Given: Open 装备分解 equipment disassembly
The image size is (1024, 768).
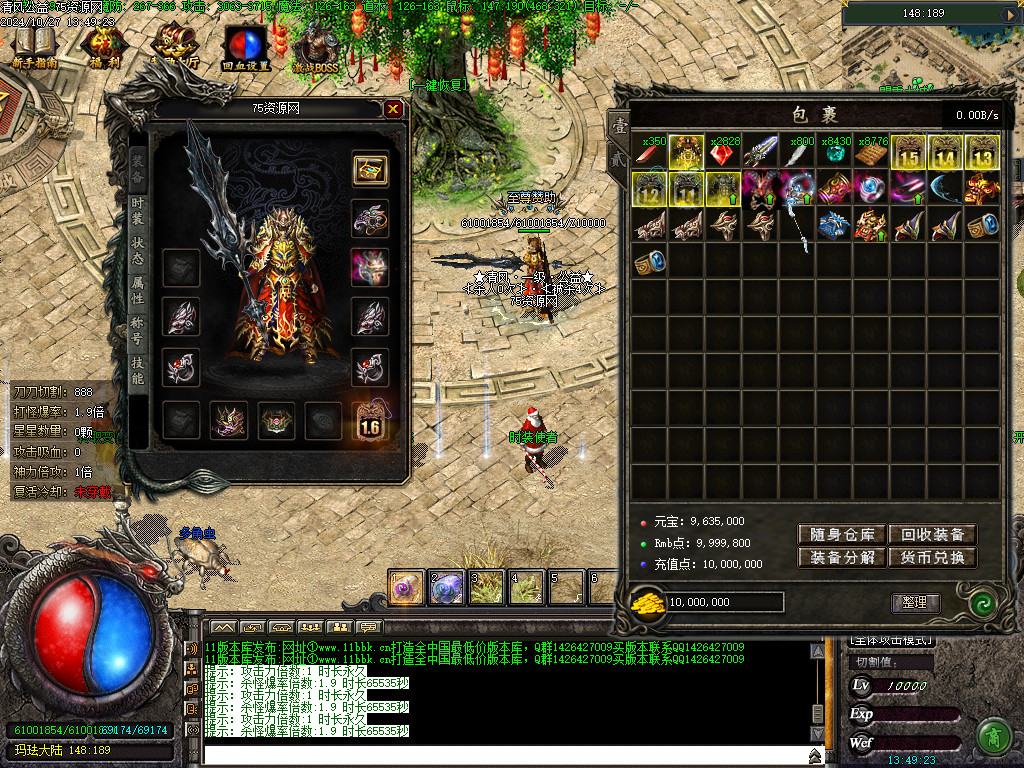Looking at the screenshot, I should tap(841, 557).
